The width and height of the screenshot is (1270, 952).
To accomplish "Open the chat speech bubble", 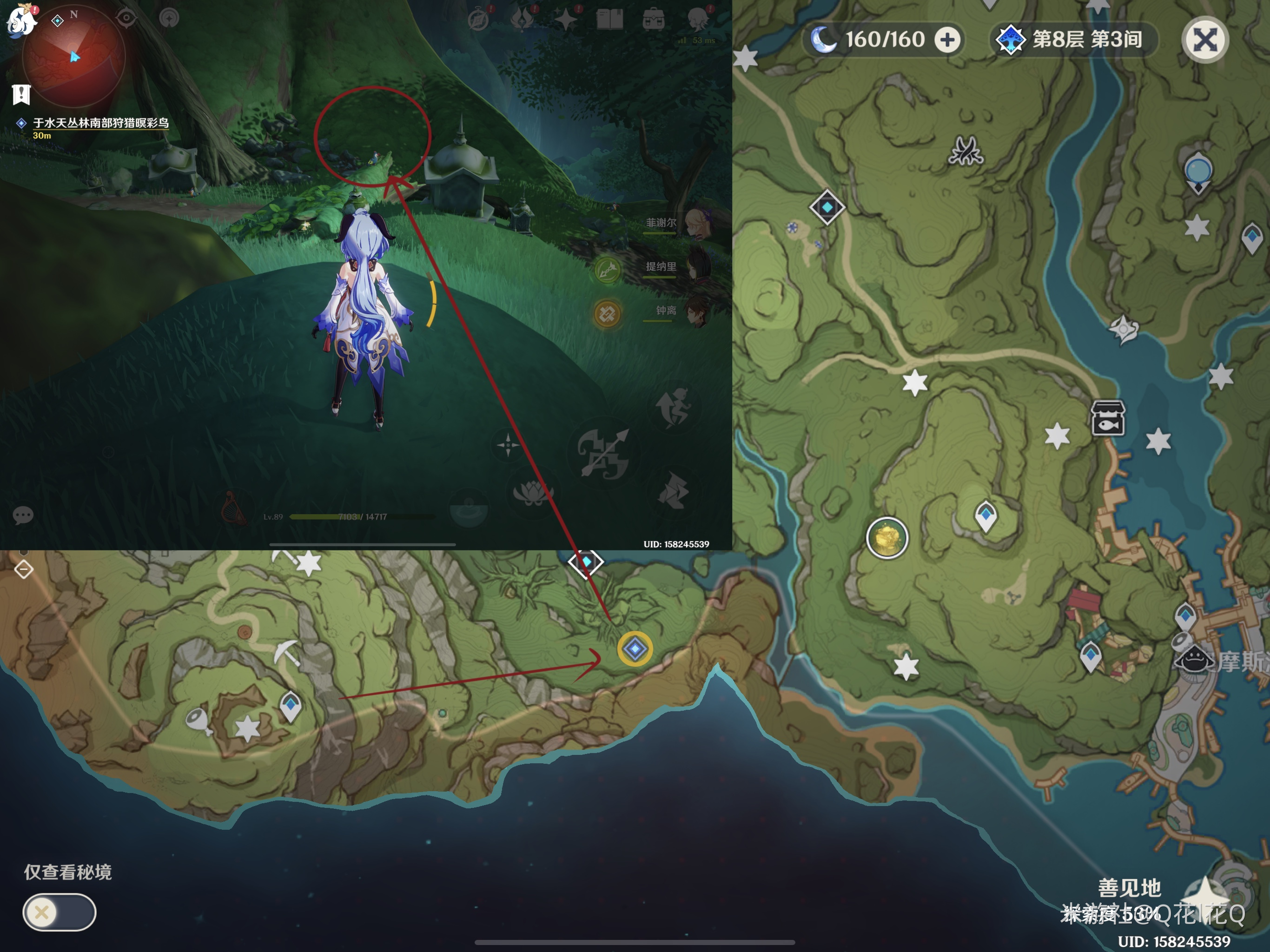I will pos(23,515).
